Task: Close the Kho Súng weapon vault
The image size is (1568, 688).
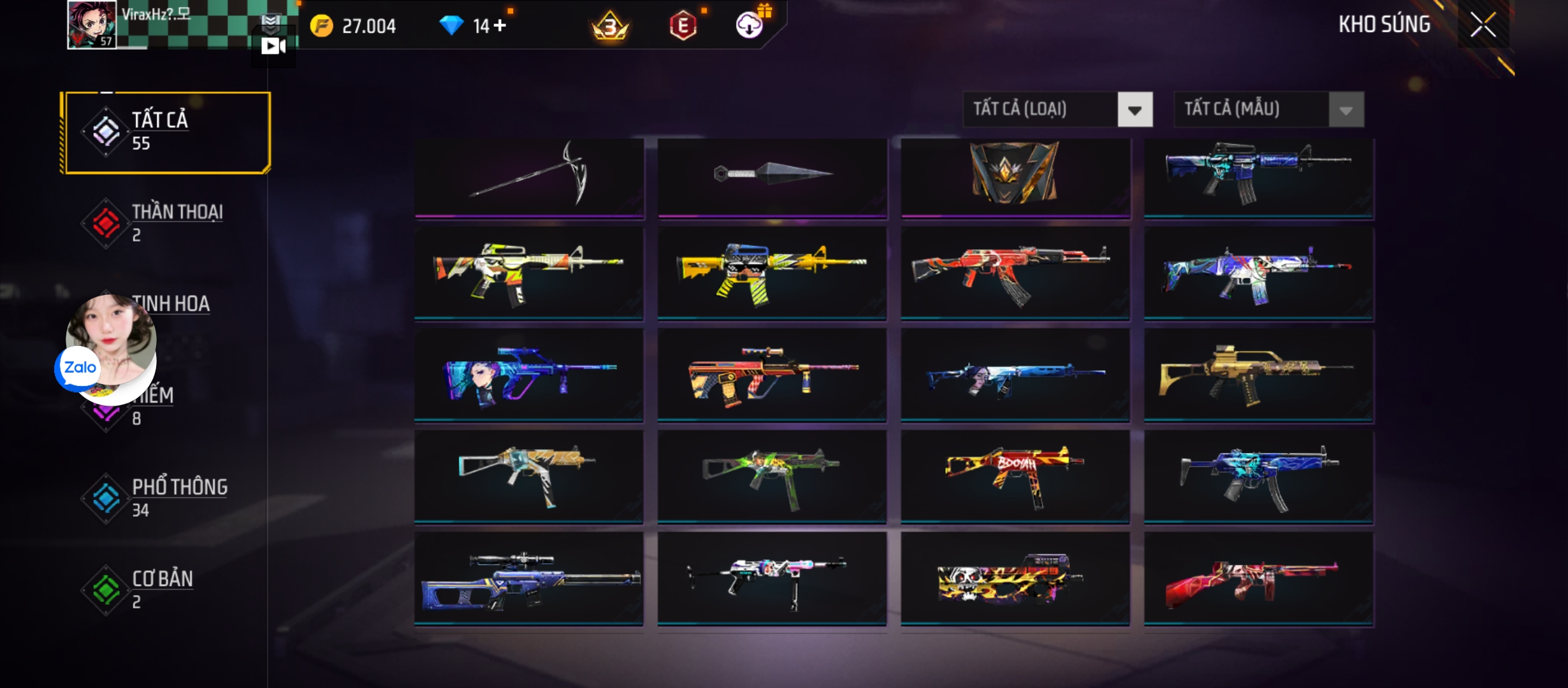Action: point(1483,25)
